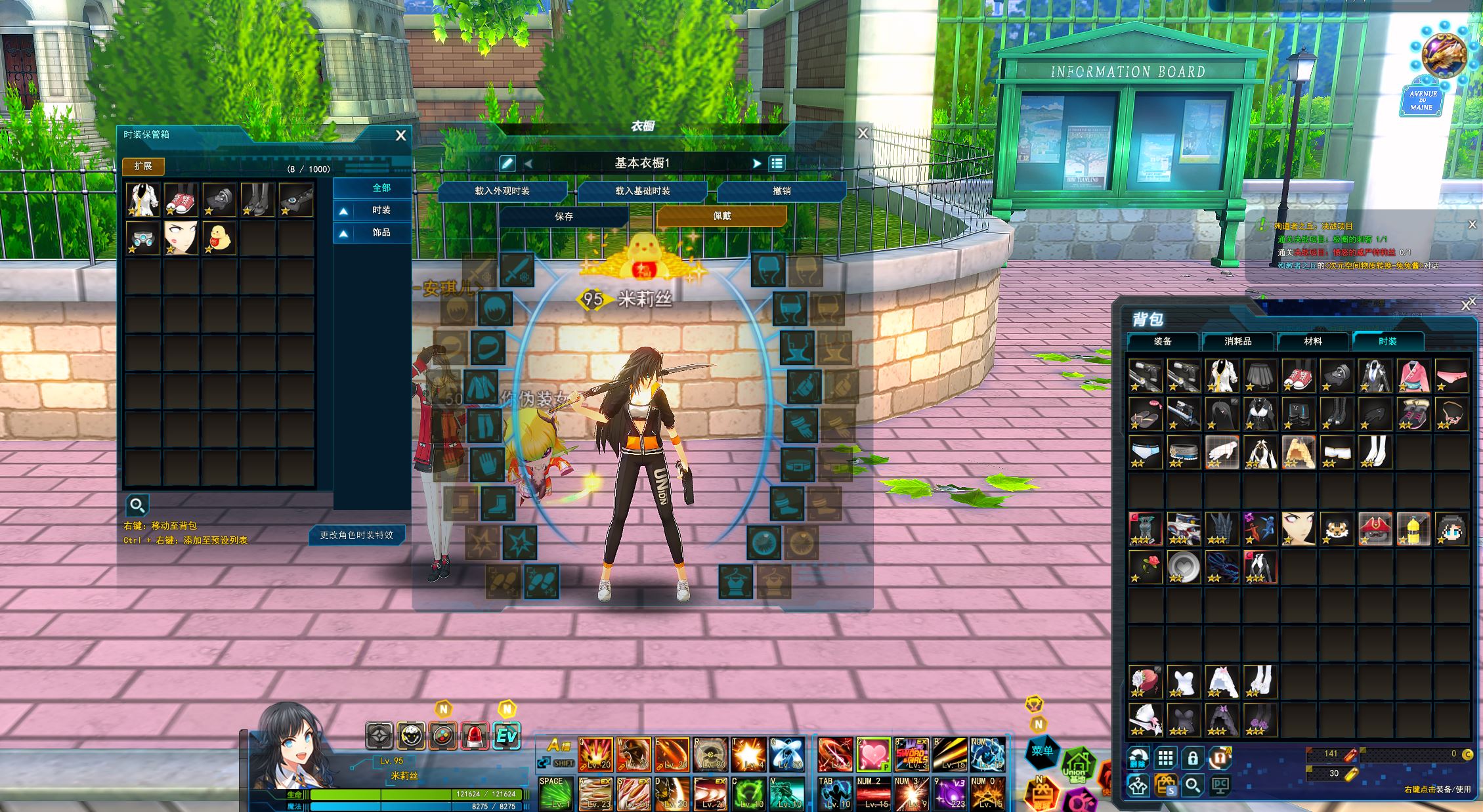Screen dimensions: 1483x812
Task: Close the 衣橱 wardrobe window
Action: 863,133
